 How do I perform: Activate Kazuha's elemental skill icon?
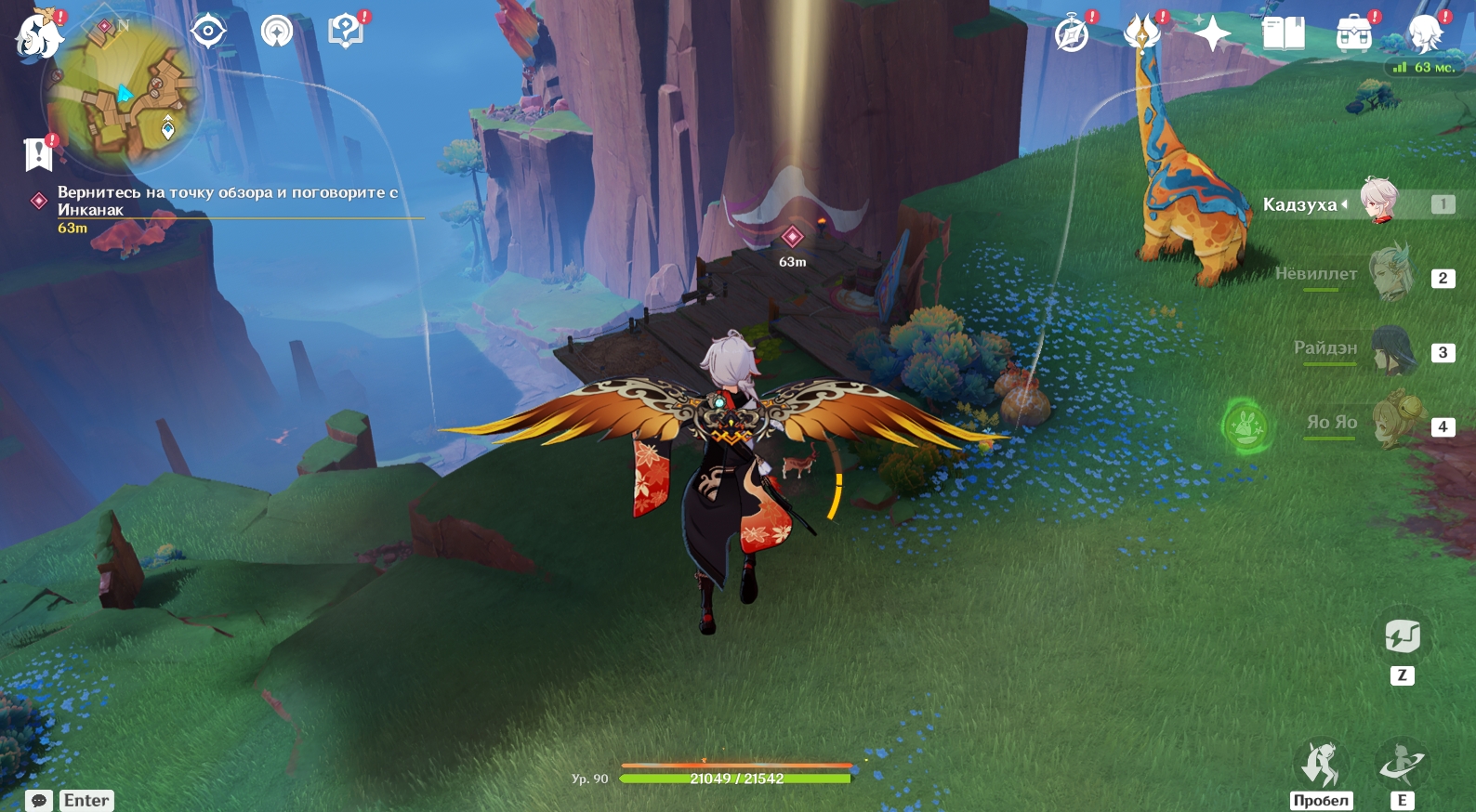[1401, 764]
